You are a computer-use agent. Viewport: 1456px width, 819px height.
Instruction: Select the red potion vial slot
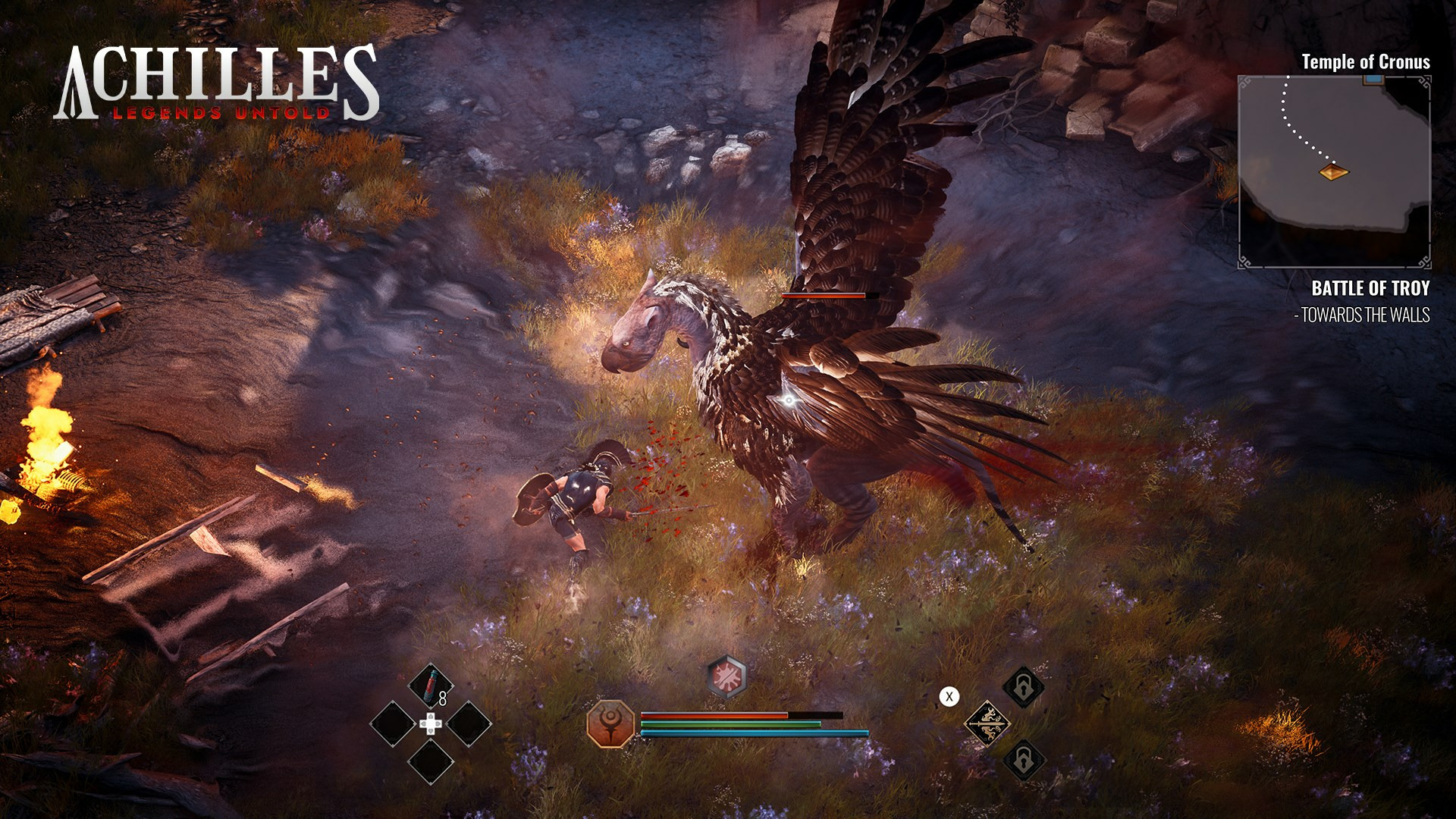[431, 686]
